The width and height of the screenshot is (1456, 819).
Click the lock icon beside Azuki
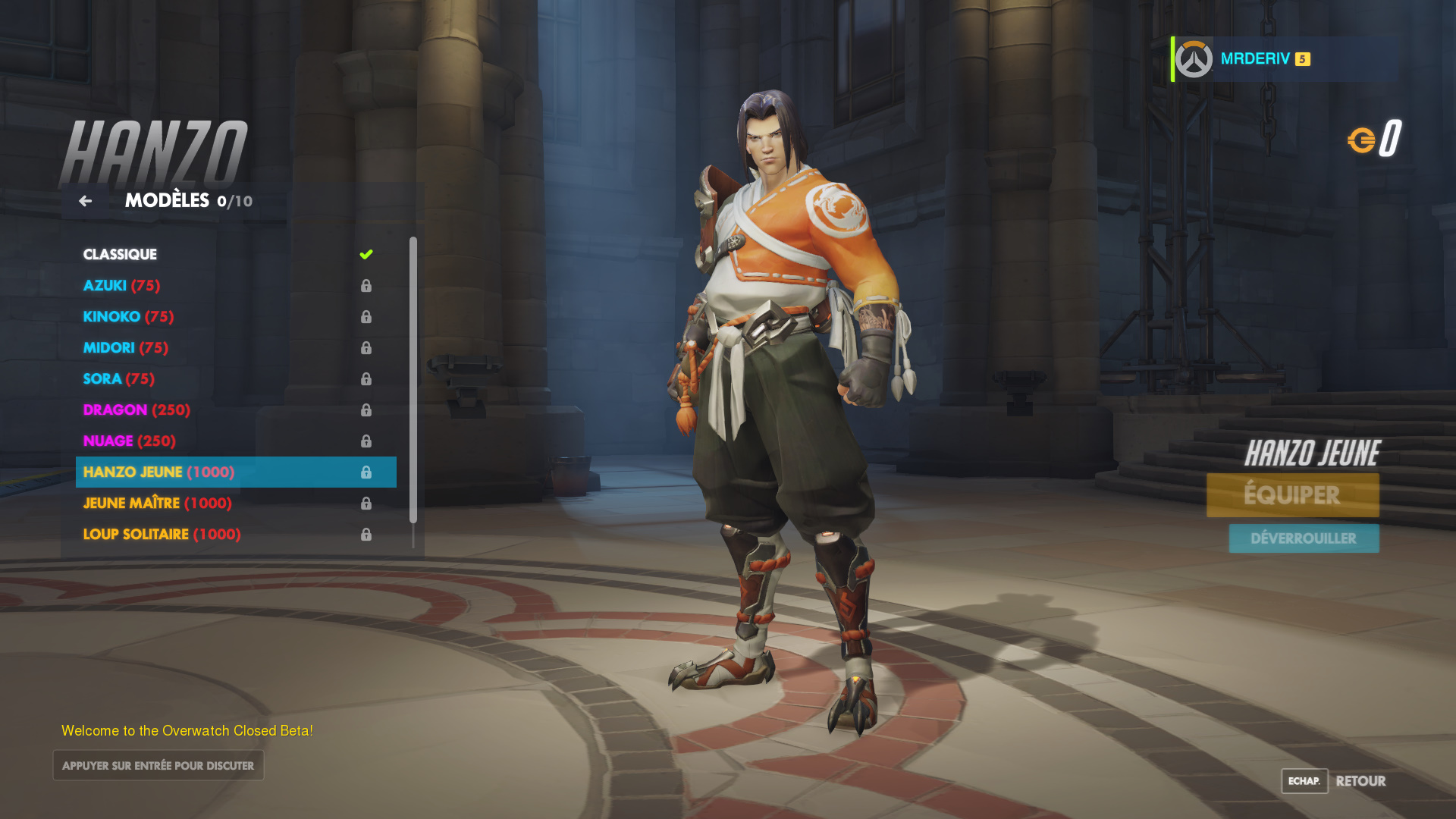tap(367, 286)
